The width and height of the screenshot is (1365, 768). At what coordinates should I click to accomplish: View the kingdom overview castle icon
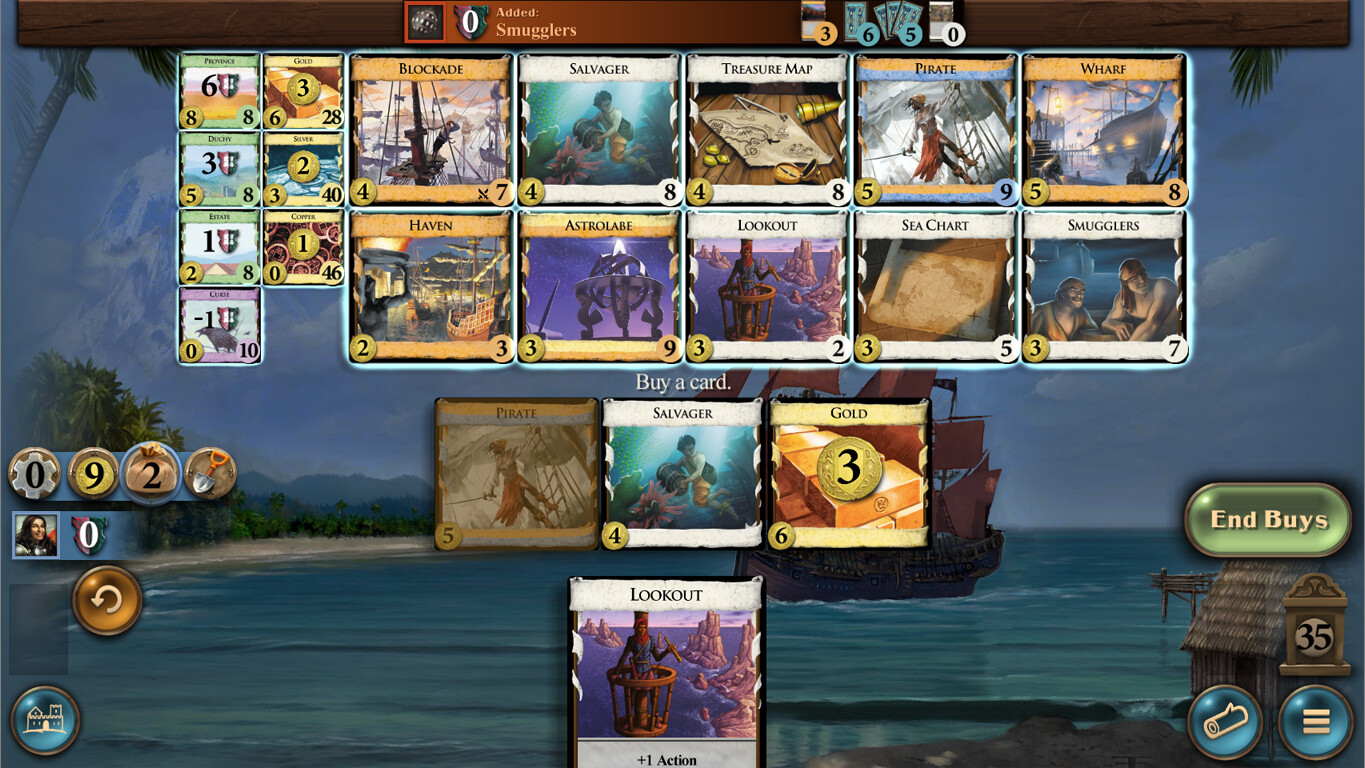[x=47, y=720]
